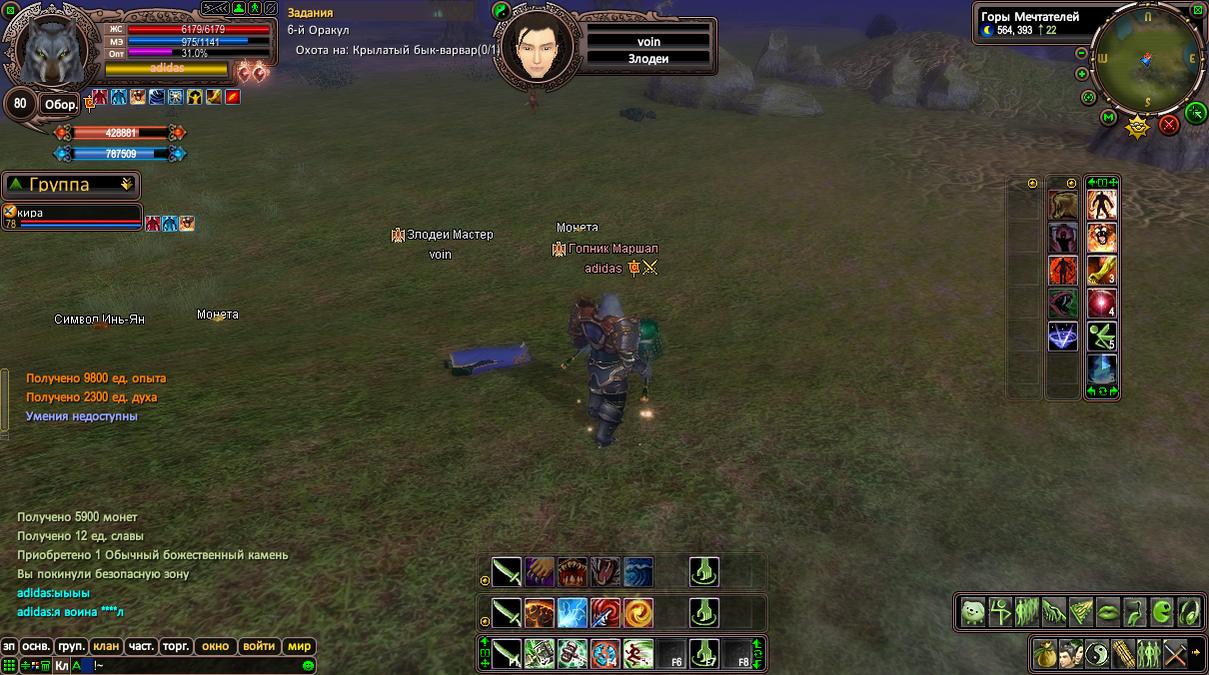1209x675 pixels.
Task: Zoom out the minimap with the minus button
Action: click(x=1081, y=53)
